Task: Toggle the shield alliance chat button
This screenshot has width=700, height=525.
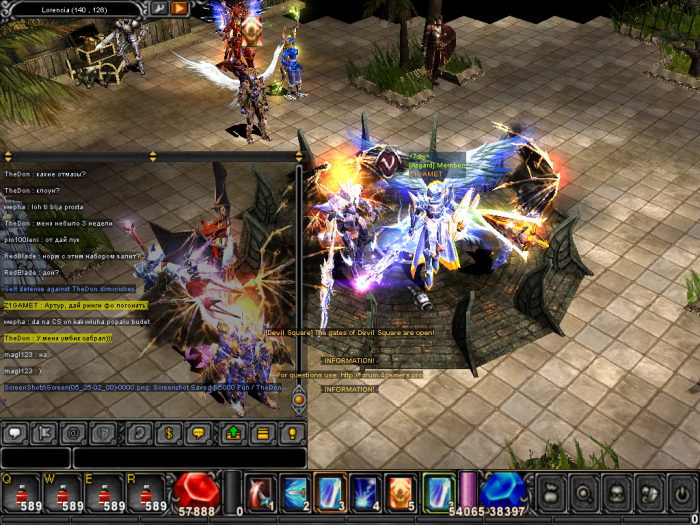Action: click(x=101, y=434)
